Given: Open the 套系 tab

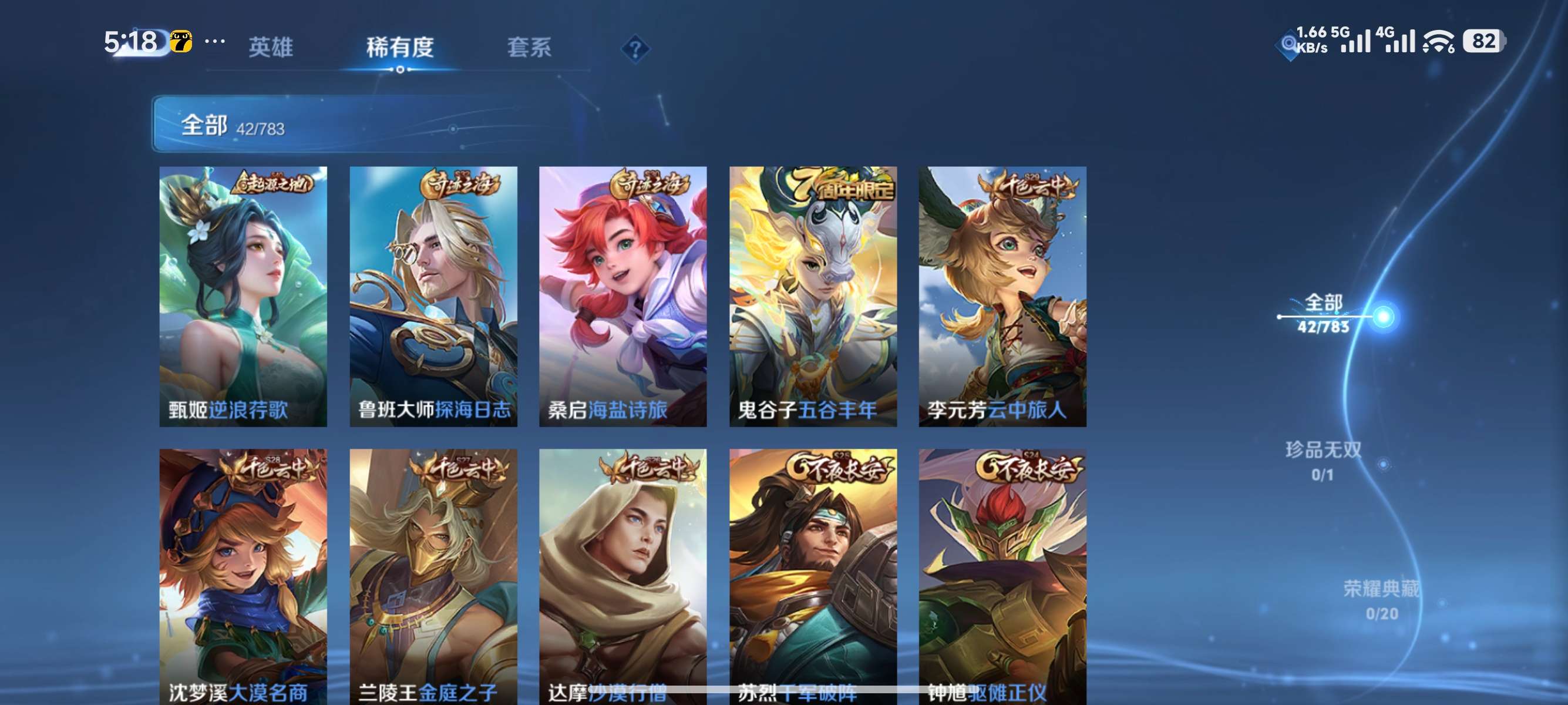Looking at the screenshot, I should [529, 47].
